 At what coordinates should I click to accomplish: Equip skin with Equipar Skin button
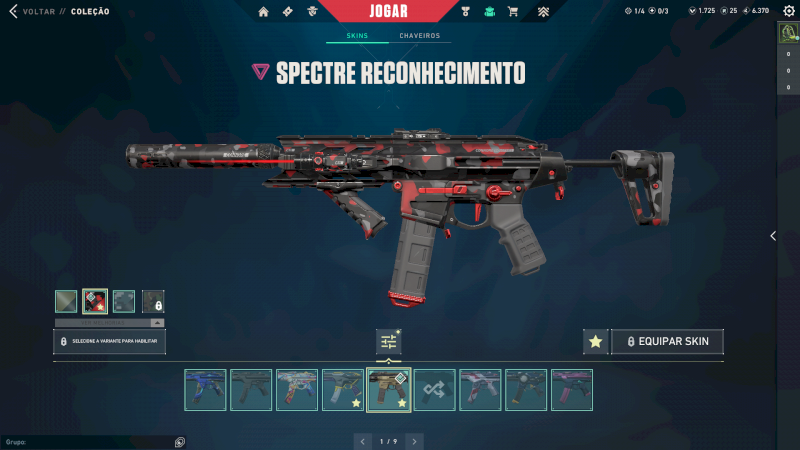pyautogui.click(x=667, y=342)
